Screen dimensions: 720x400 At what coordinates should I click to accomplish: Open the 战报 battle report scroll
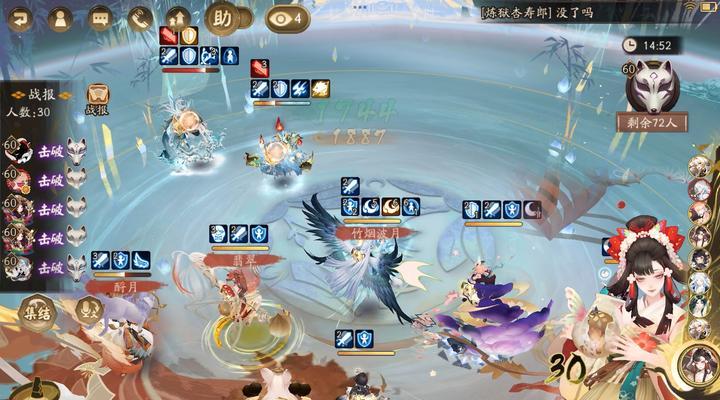97,97
